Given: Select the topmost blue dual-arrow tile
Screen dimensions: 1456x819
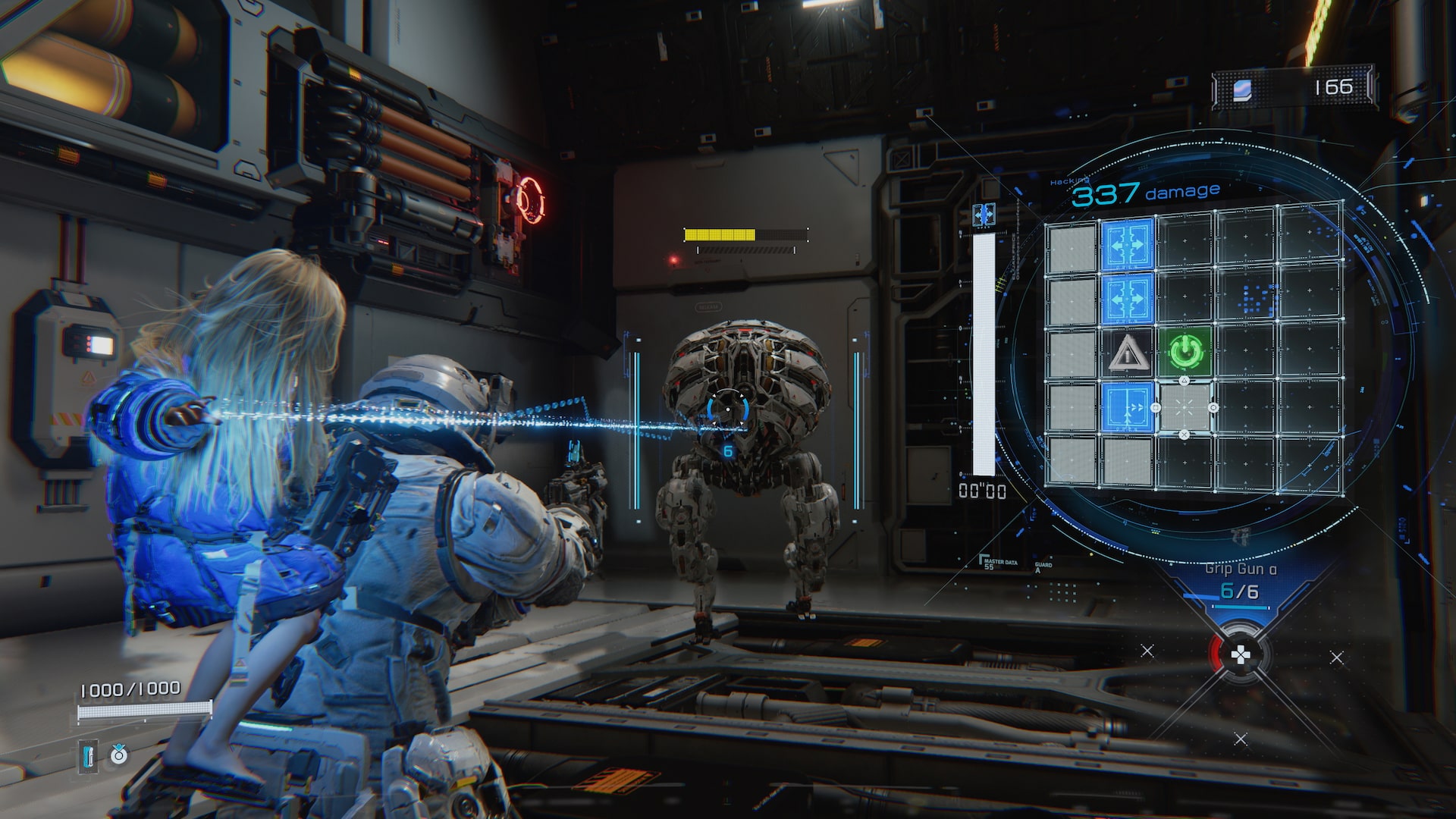Looking at the screenshot, I should tap(1128, 245).
